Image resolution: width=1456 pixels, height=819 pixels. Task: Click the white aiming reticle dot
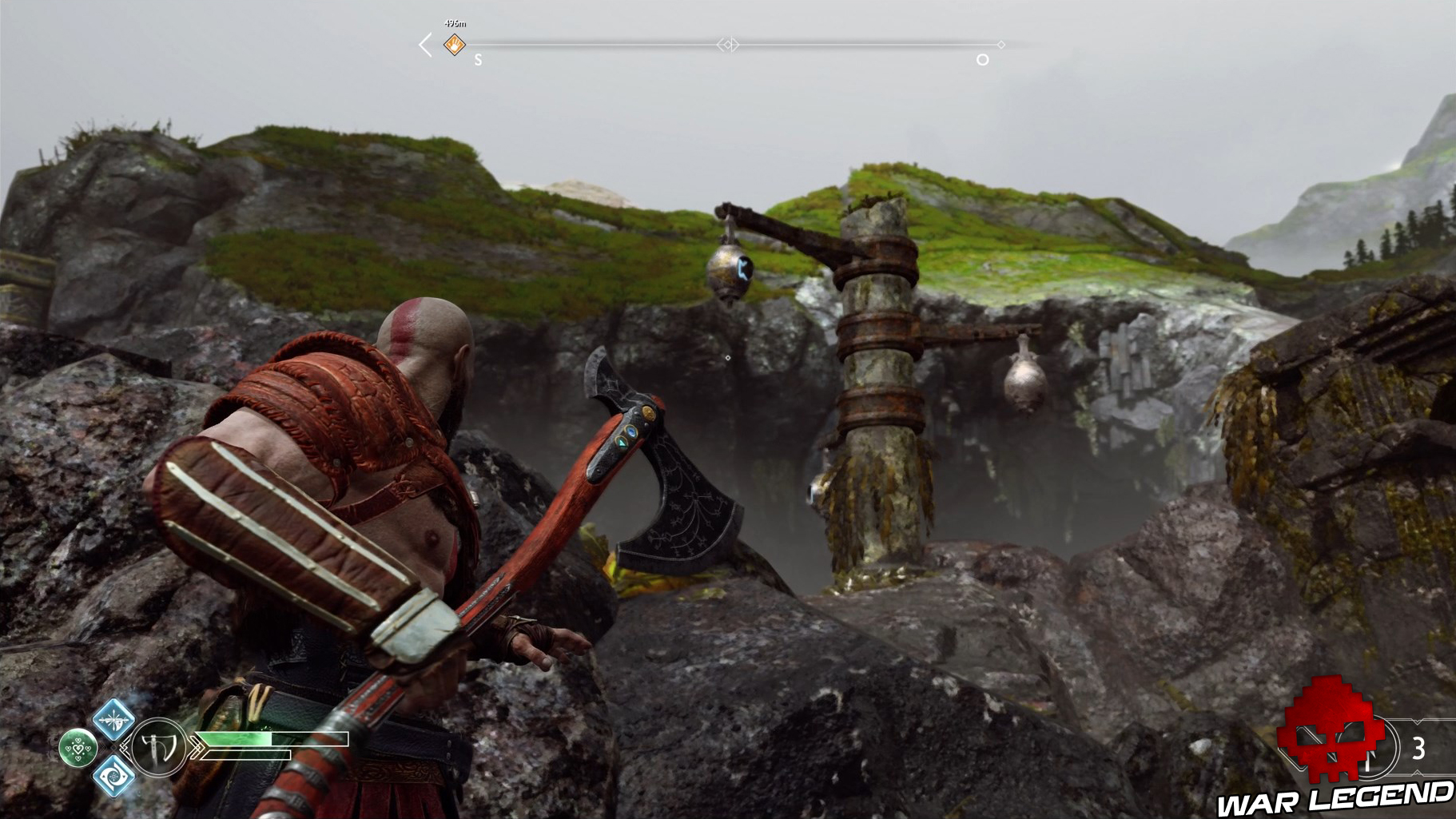click(727, 360)
